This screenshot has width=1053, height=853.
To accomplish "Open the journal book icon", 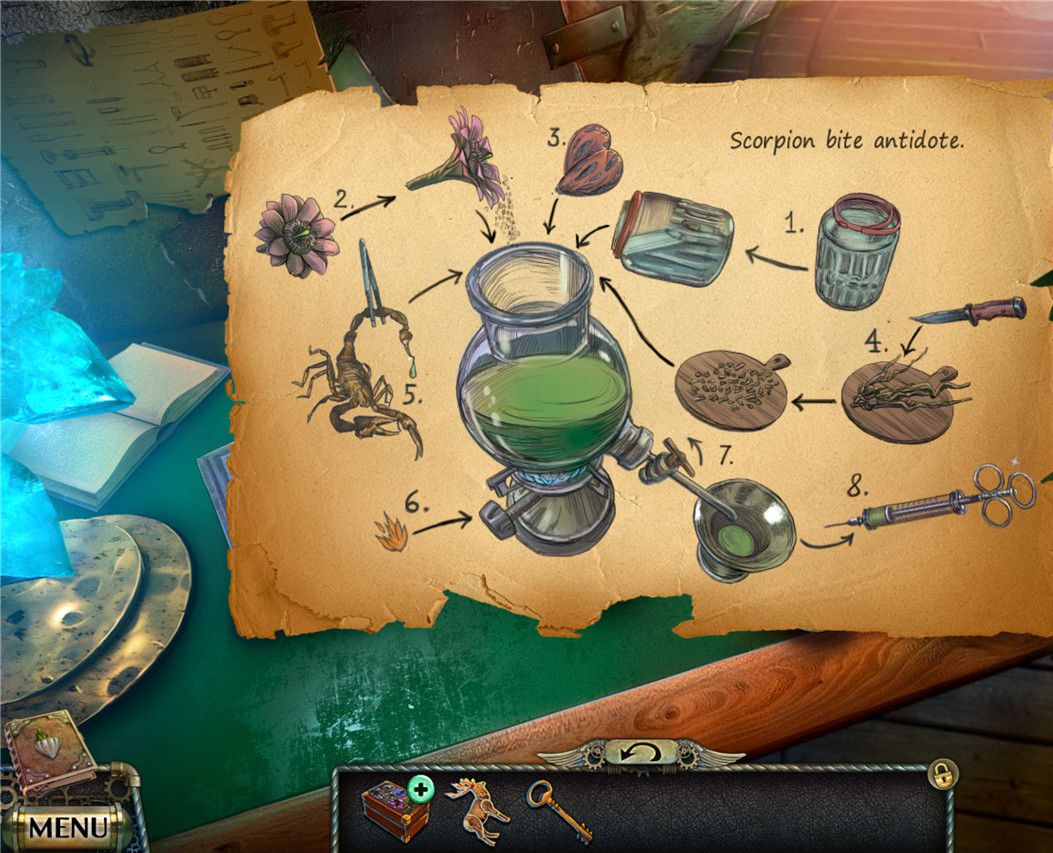I will (49, 752).
